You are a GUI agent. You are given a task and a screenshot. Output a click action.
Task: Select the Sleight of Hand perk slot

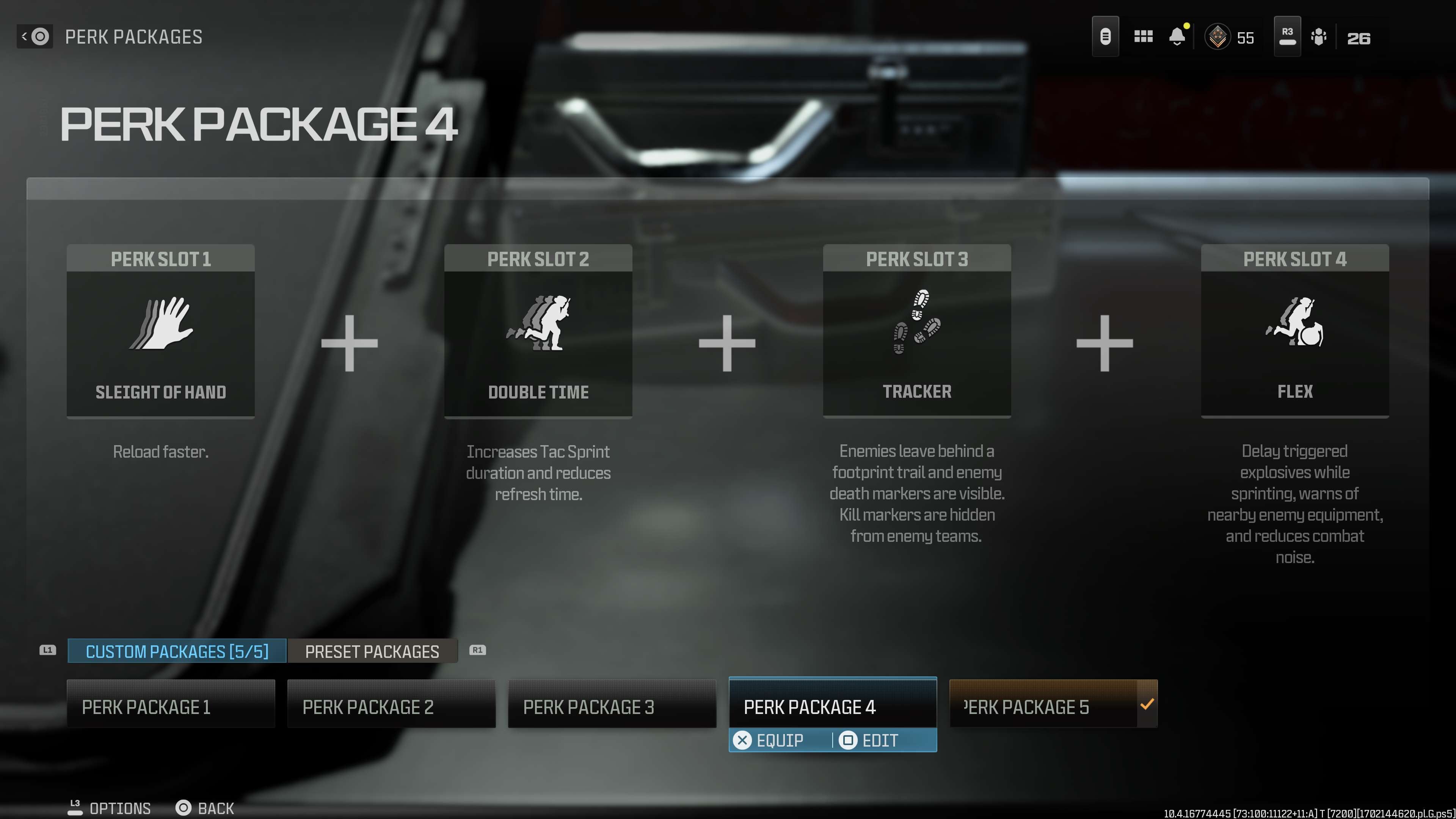[x=160, y=331]
